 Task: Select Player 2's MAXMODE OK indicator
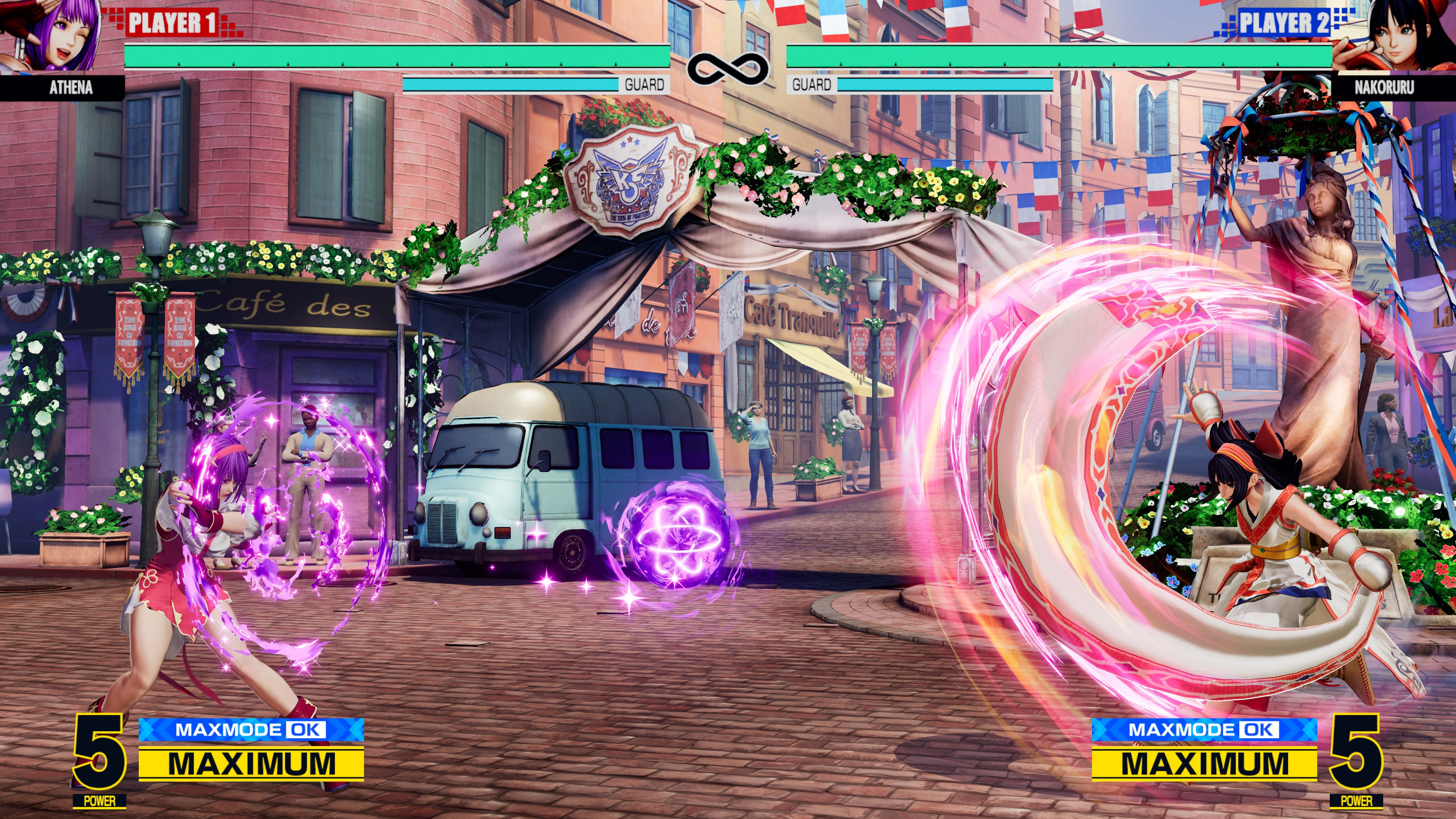(1204, 730)
